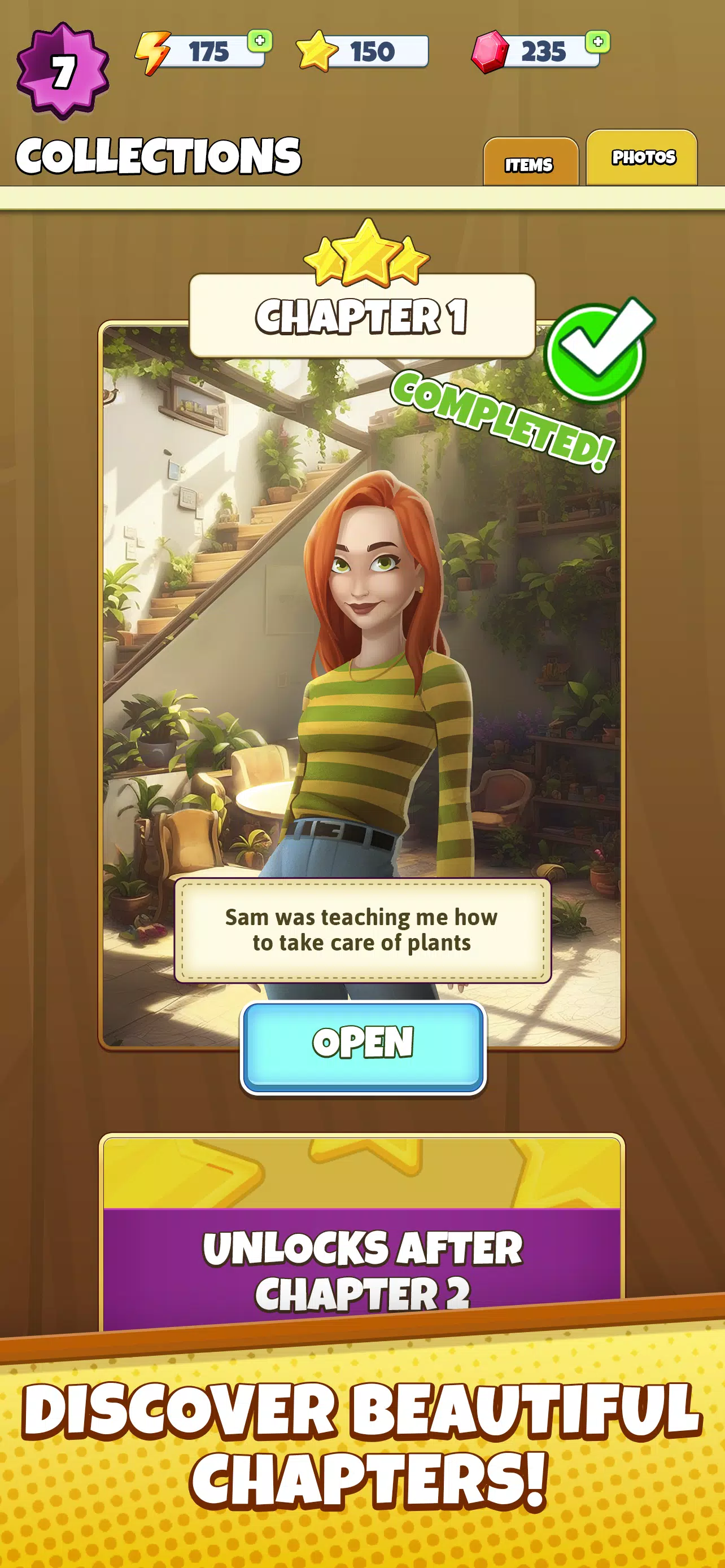This screenshot has height=1568, width=725.
Task: Open the caption box about Sam's plants
Action: pyautogui.click(x=362, y=930)
